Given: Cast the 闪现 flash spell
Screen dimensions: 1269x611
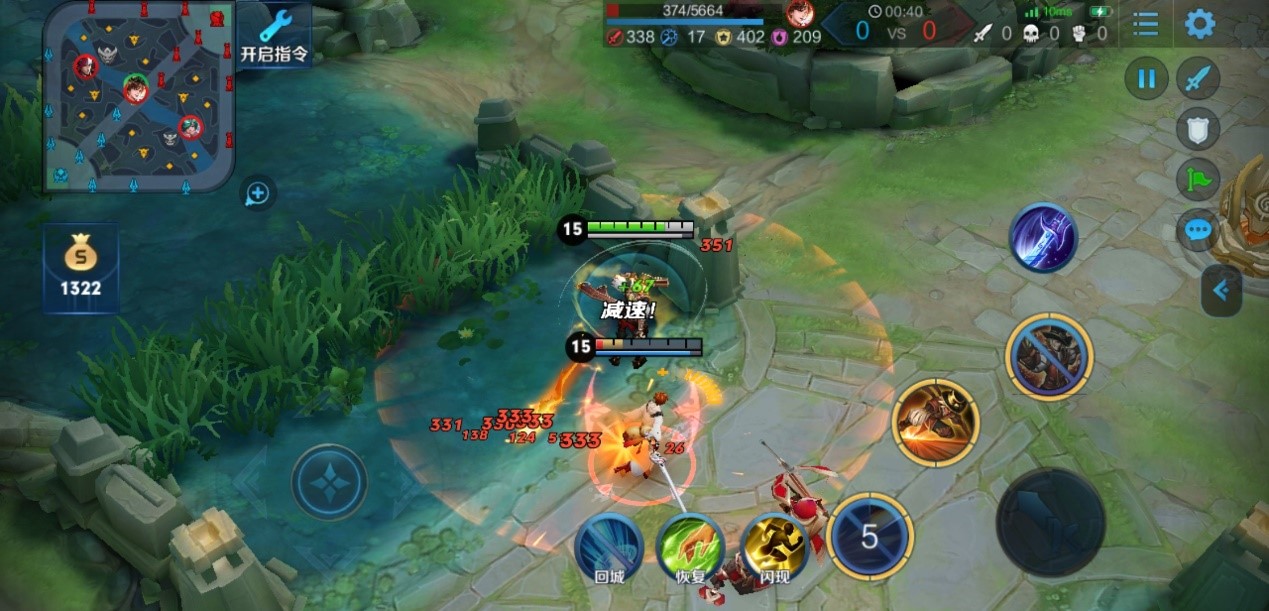Looking at the screenshot, I should (775, 546).
